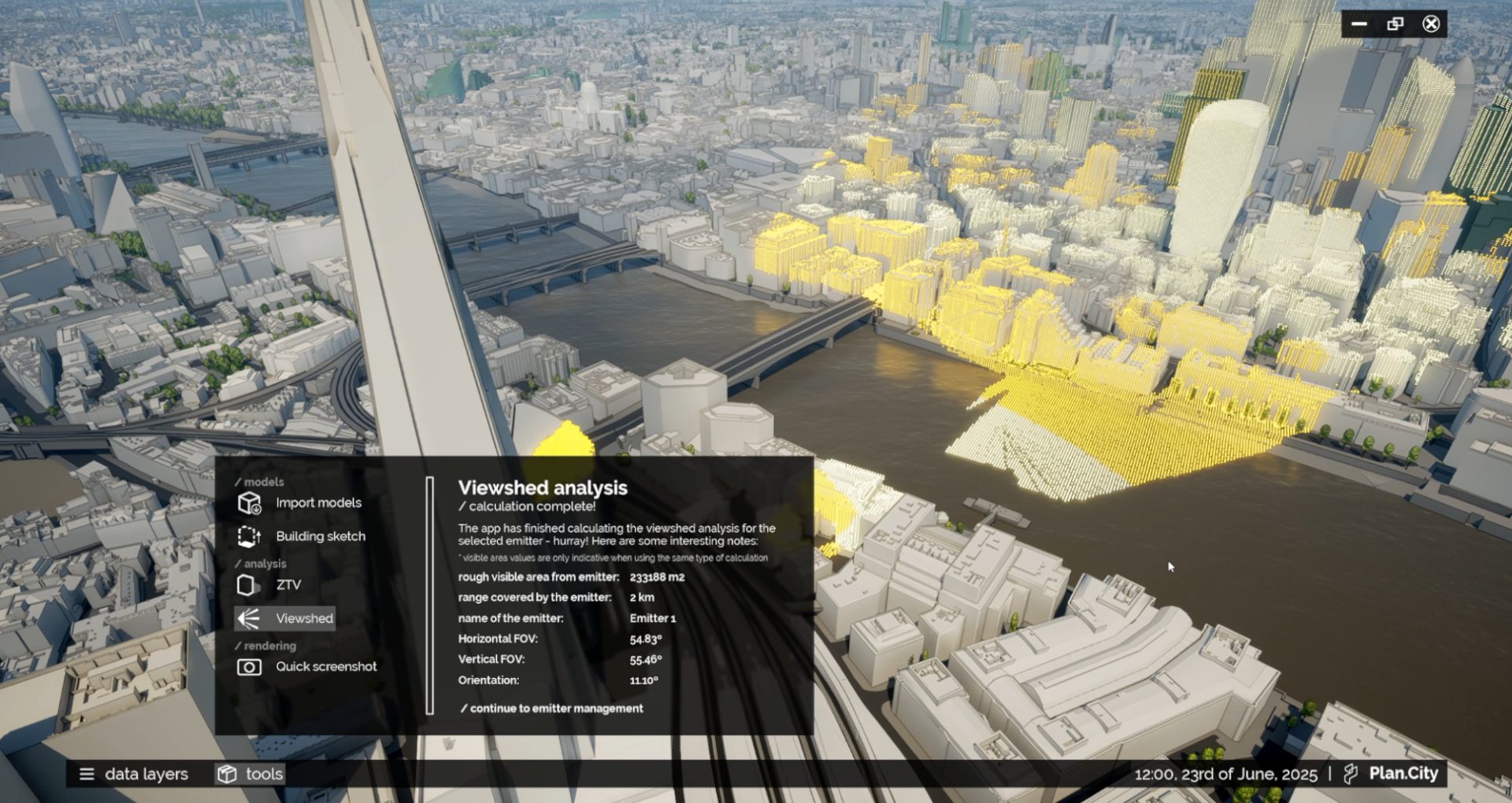Change the date and time setting
This screenshot has width=1512, height=803.
[1225, 774]
